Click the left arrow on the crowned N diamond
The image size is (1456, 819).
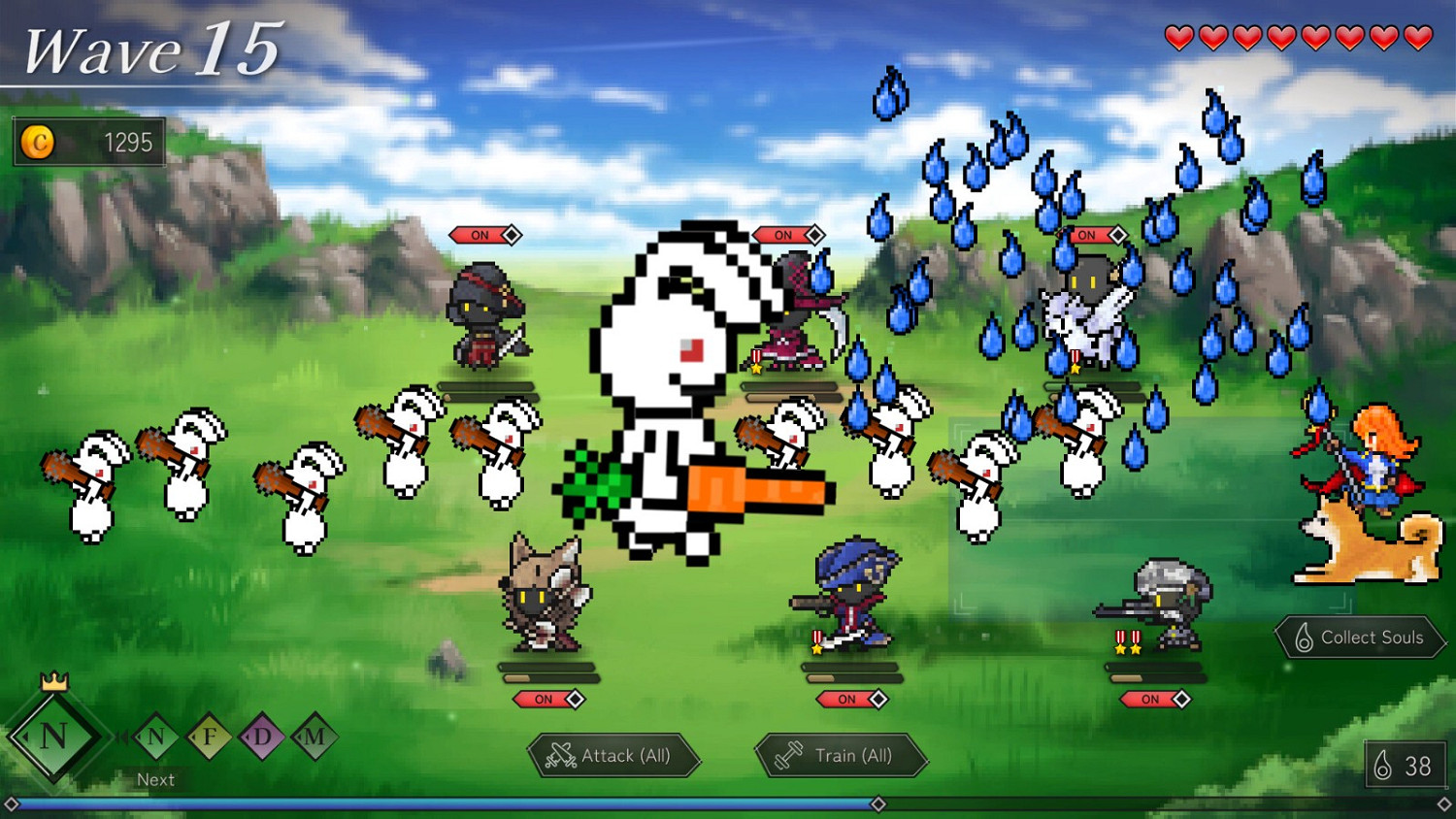point(26,736)
